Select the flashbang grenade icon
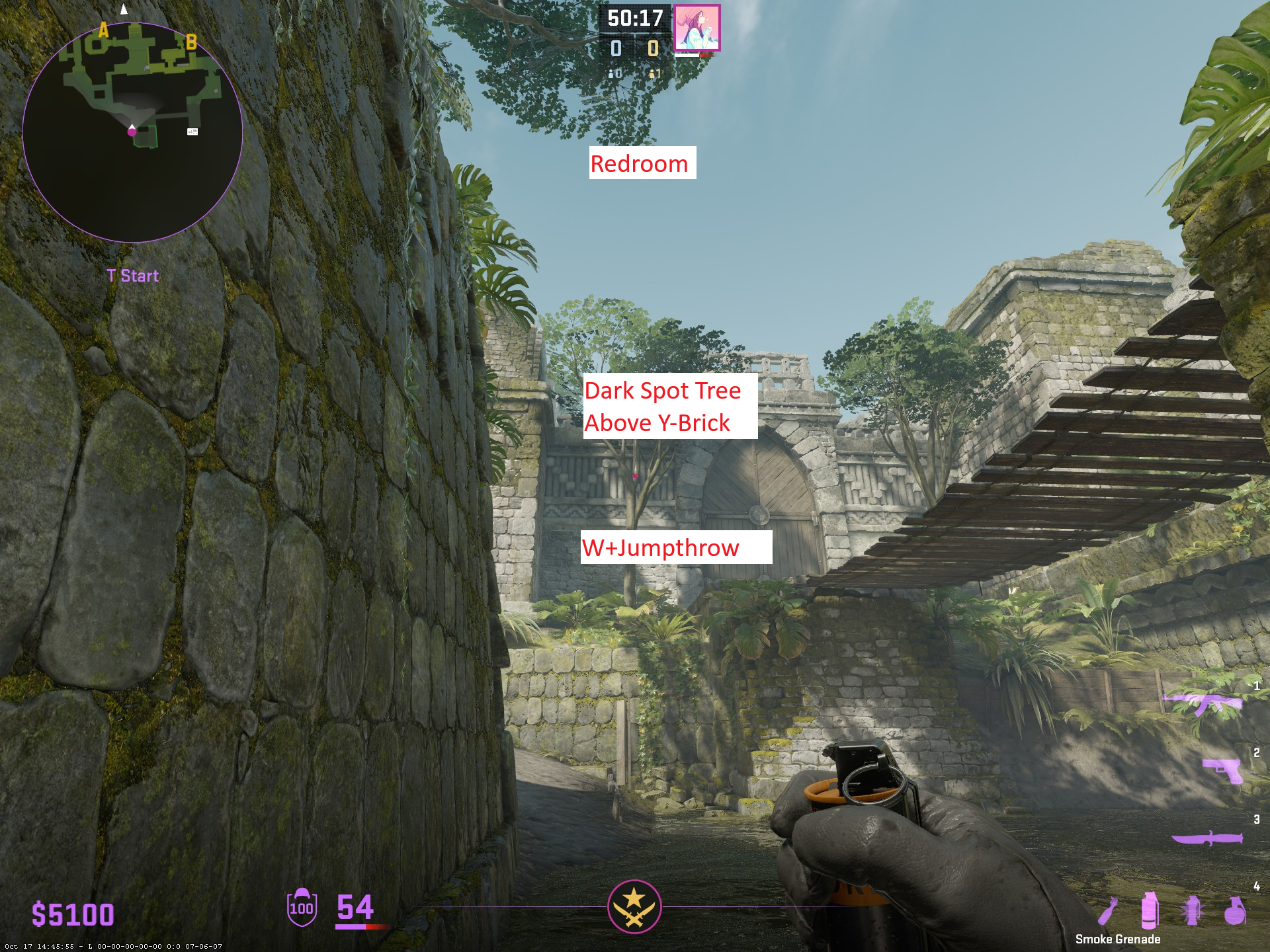Image resolution: width=1270 pixels, height=952 pixels. (1192, 911)
